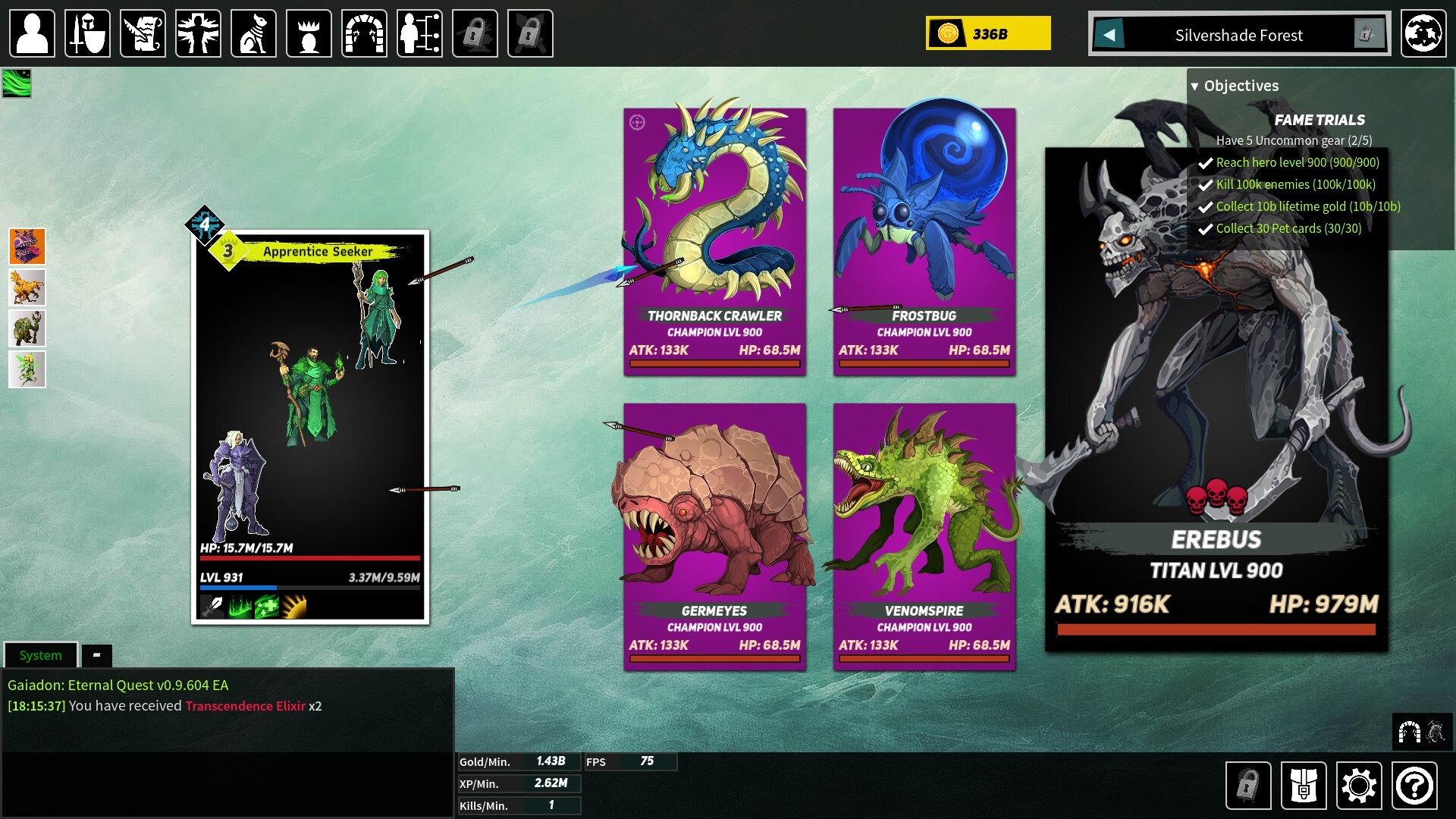Target the Frostbug champion card
Viewport: 1456px width, 819px height.
924,241
